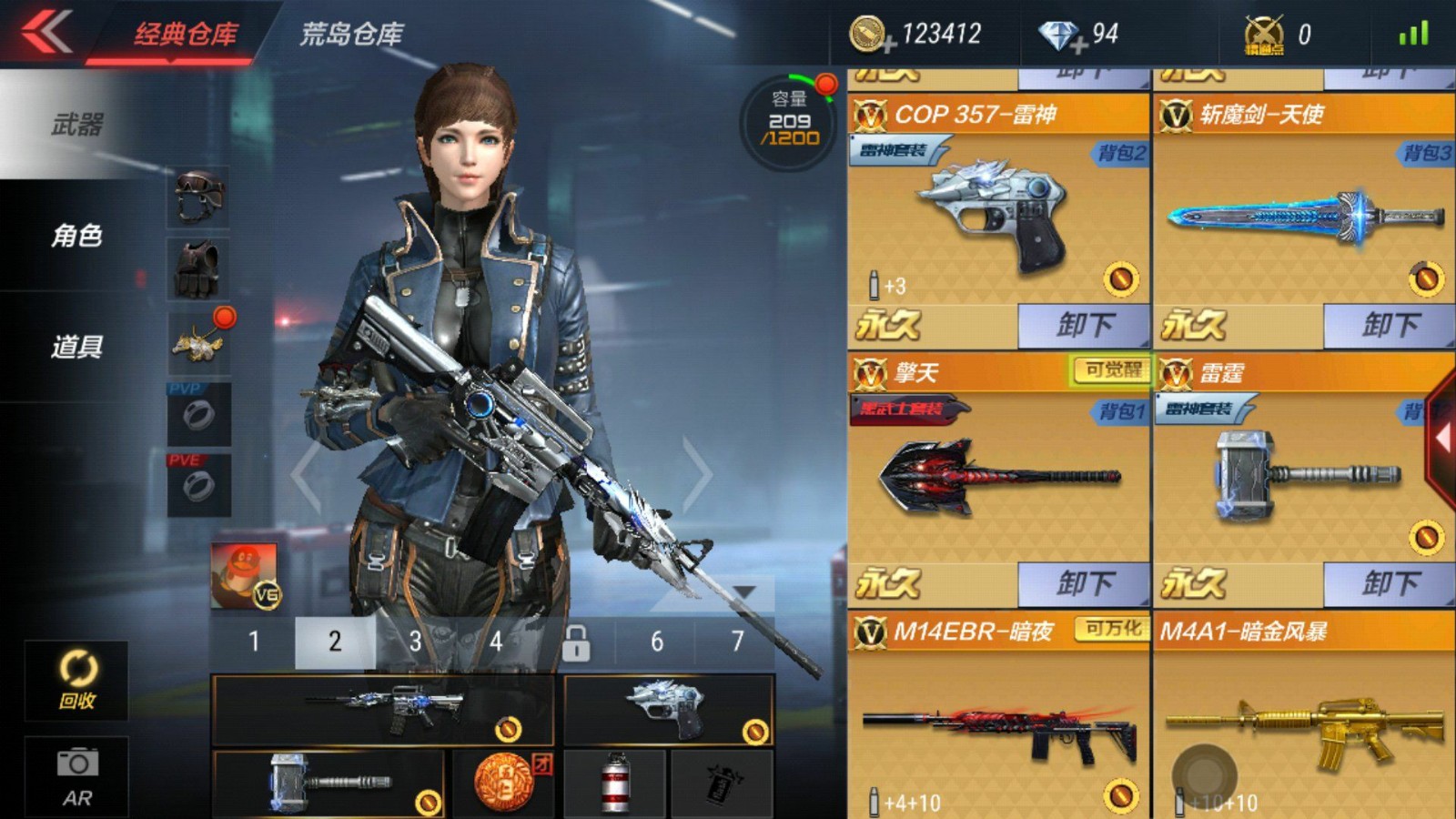Open the helmet equipment slot
The height and width of the screenshot is (819, 1456).
pos(199,196)
